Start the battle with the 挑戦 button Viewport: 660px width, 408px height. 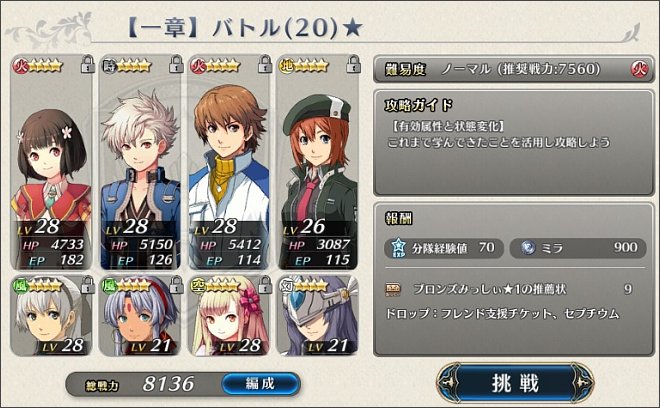(x=515, y=382)
